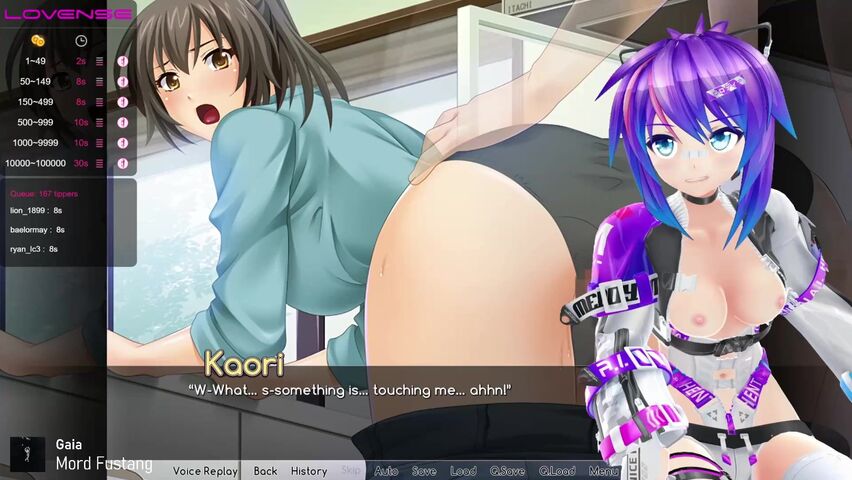Open the Save screen
Screen dimensions: 852x480
click(424, 471)
